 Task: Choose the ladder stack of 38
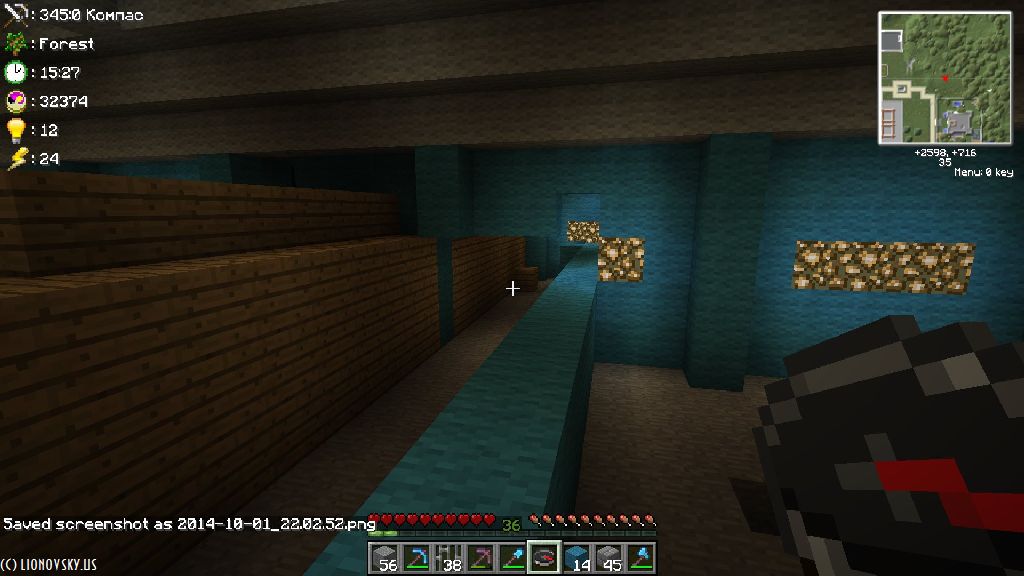coord(448,557)
